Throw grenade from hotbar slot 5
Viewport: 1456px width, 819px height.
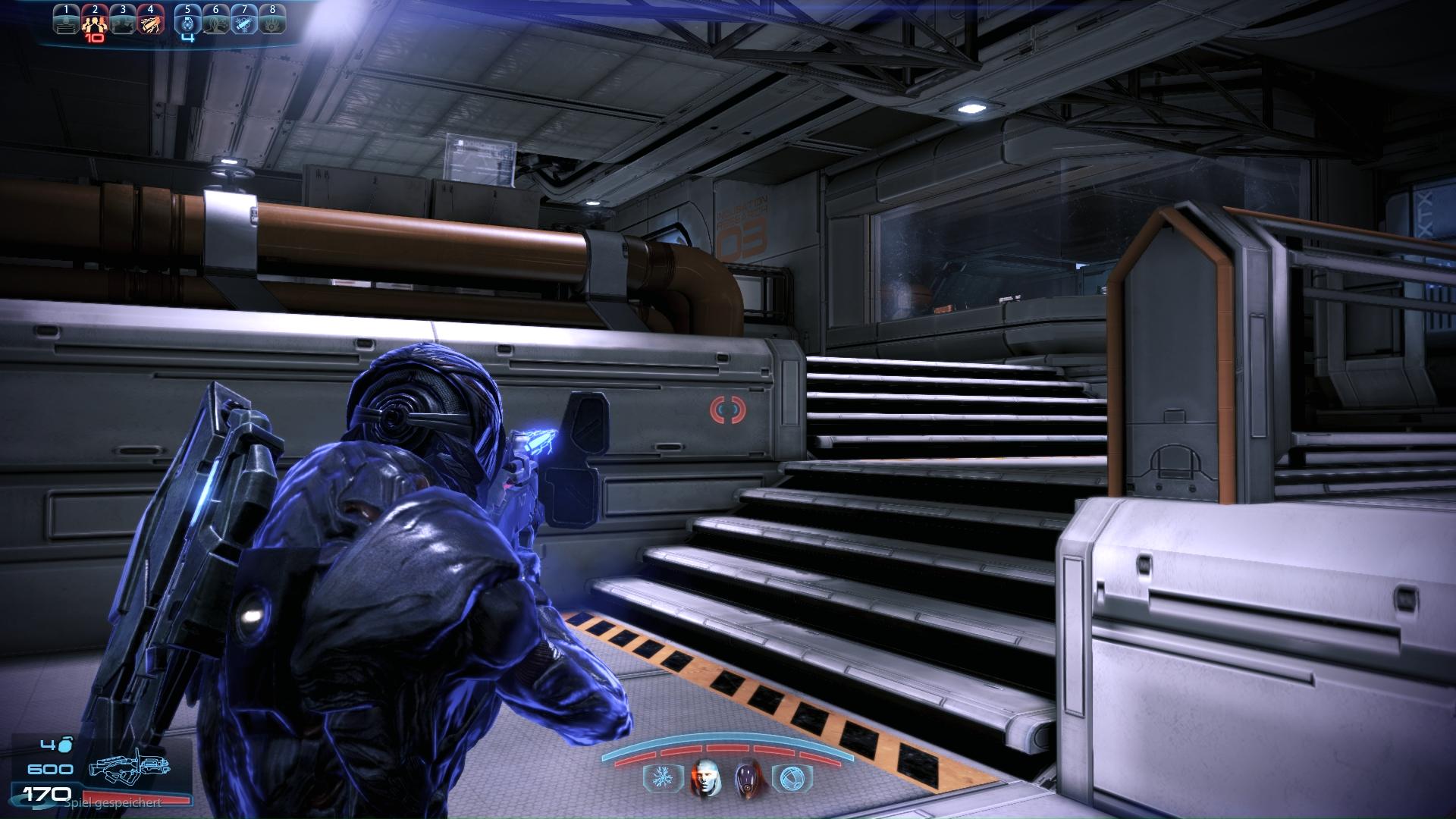click(188, 24)
